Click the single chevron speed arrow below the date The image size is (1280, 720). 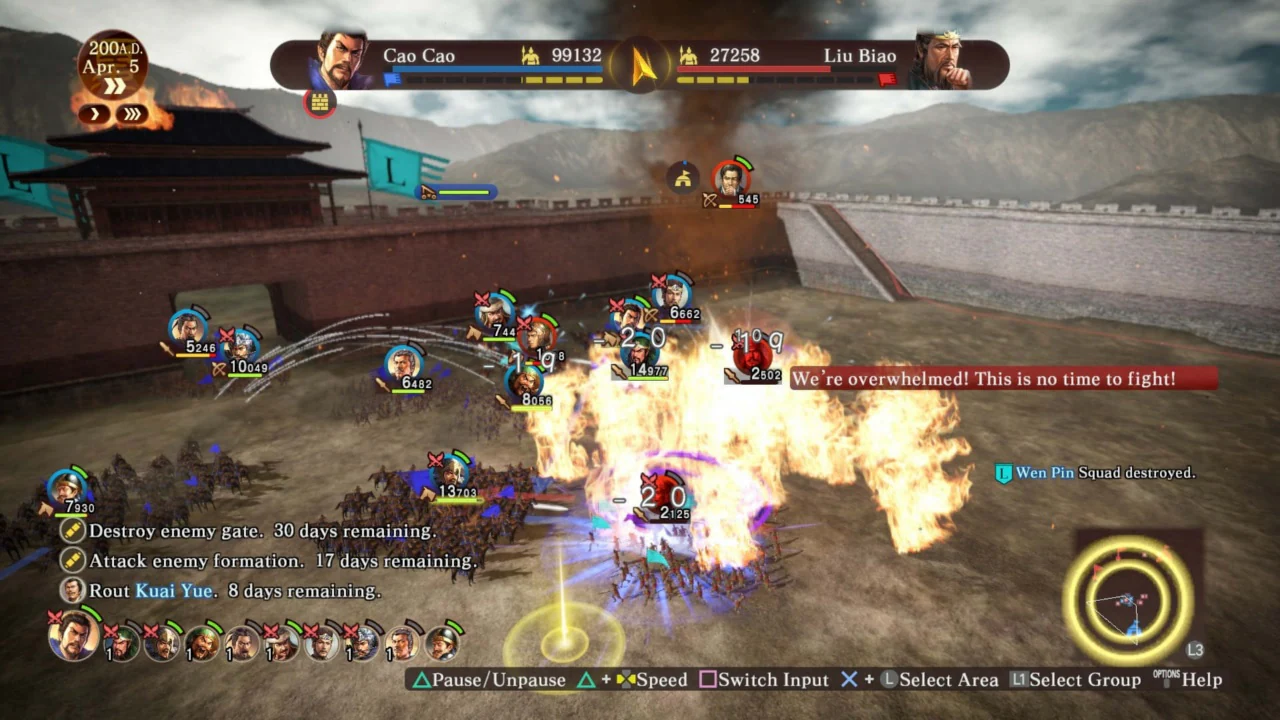[x=94, y=113]
